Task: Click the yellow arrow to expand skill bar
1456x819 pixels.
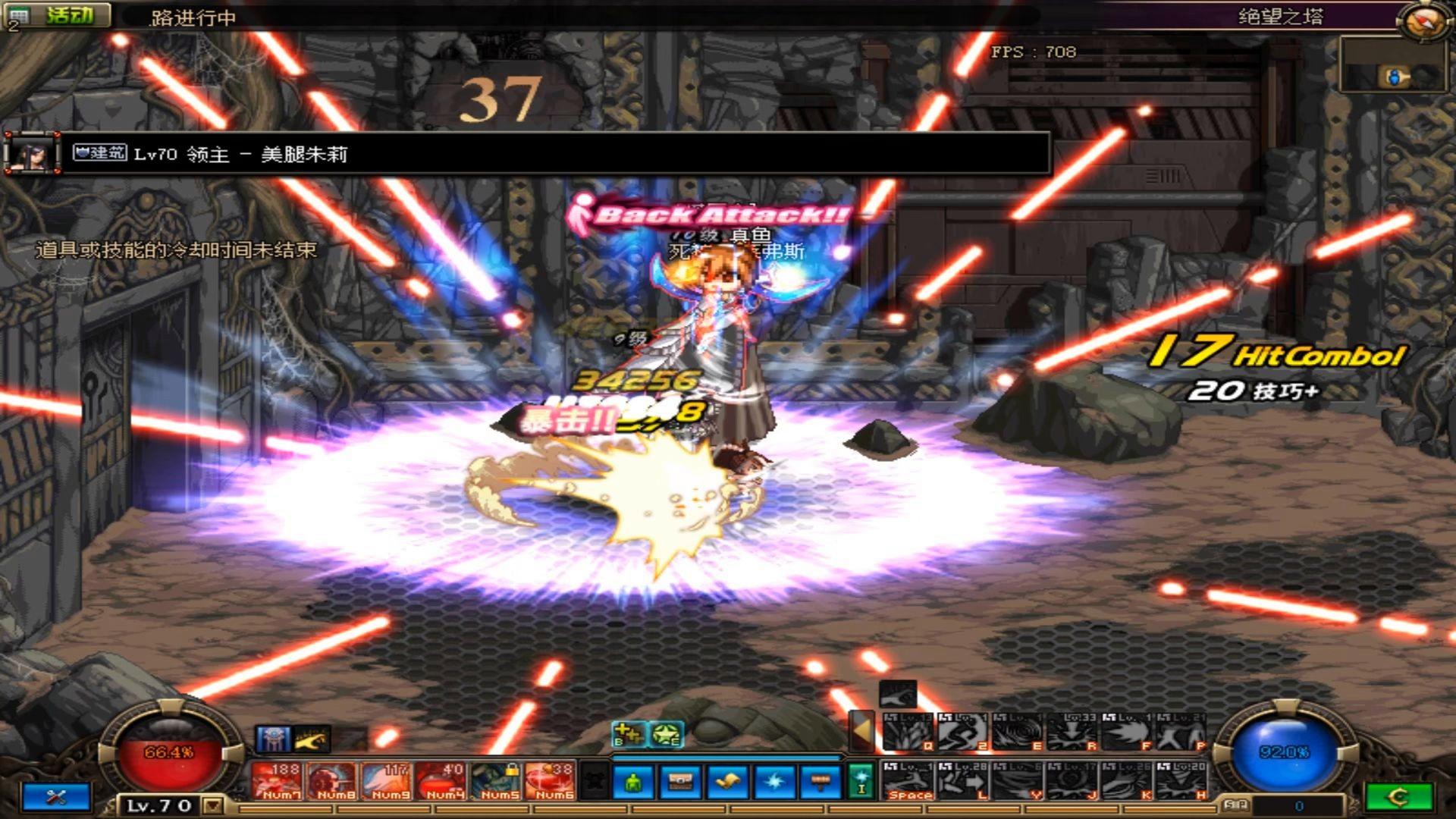Action: coord(861,730)
